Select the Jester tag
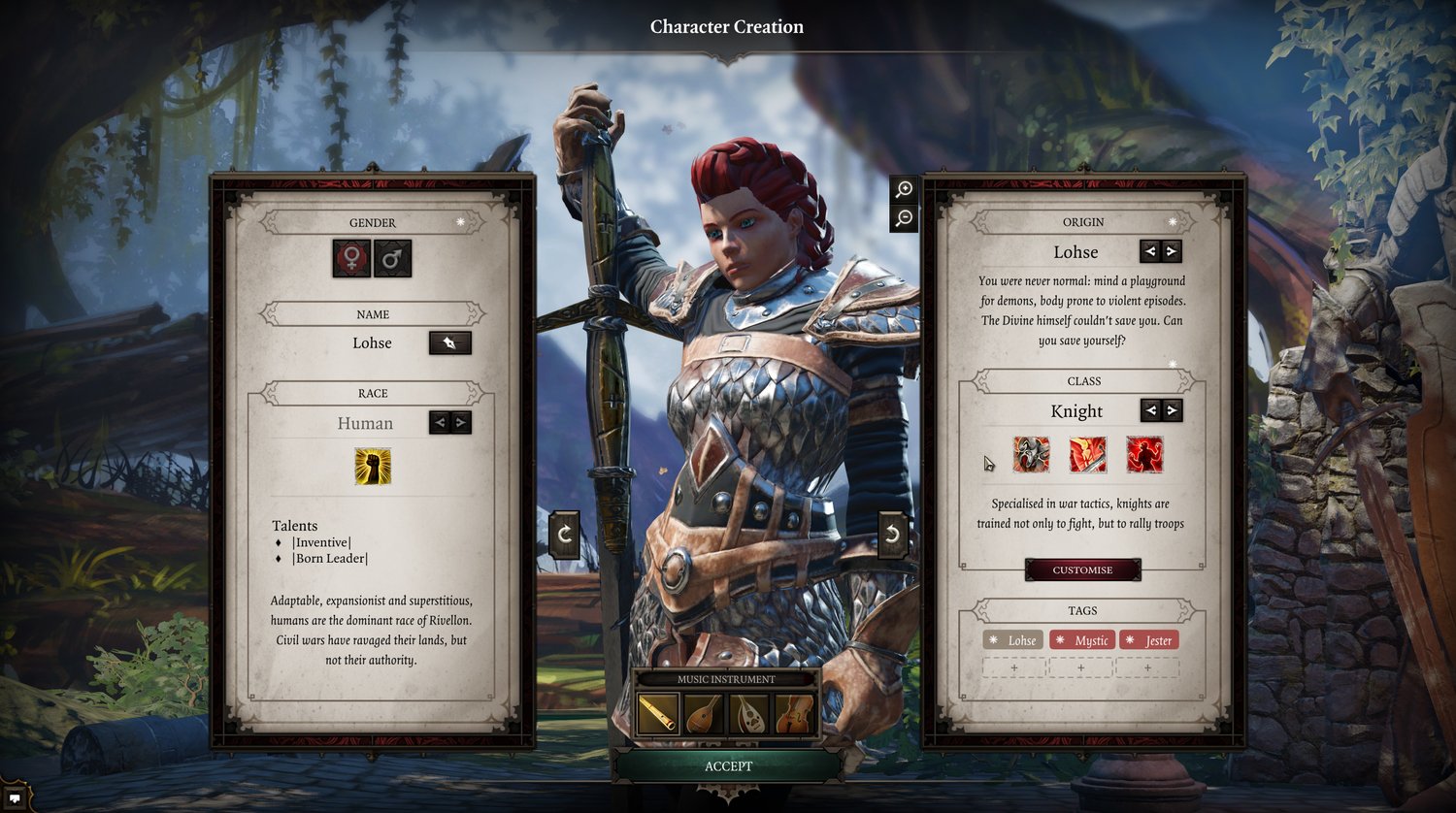 (1148, 640)
